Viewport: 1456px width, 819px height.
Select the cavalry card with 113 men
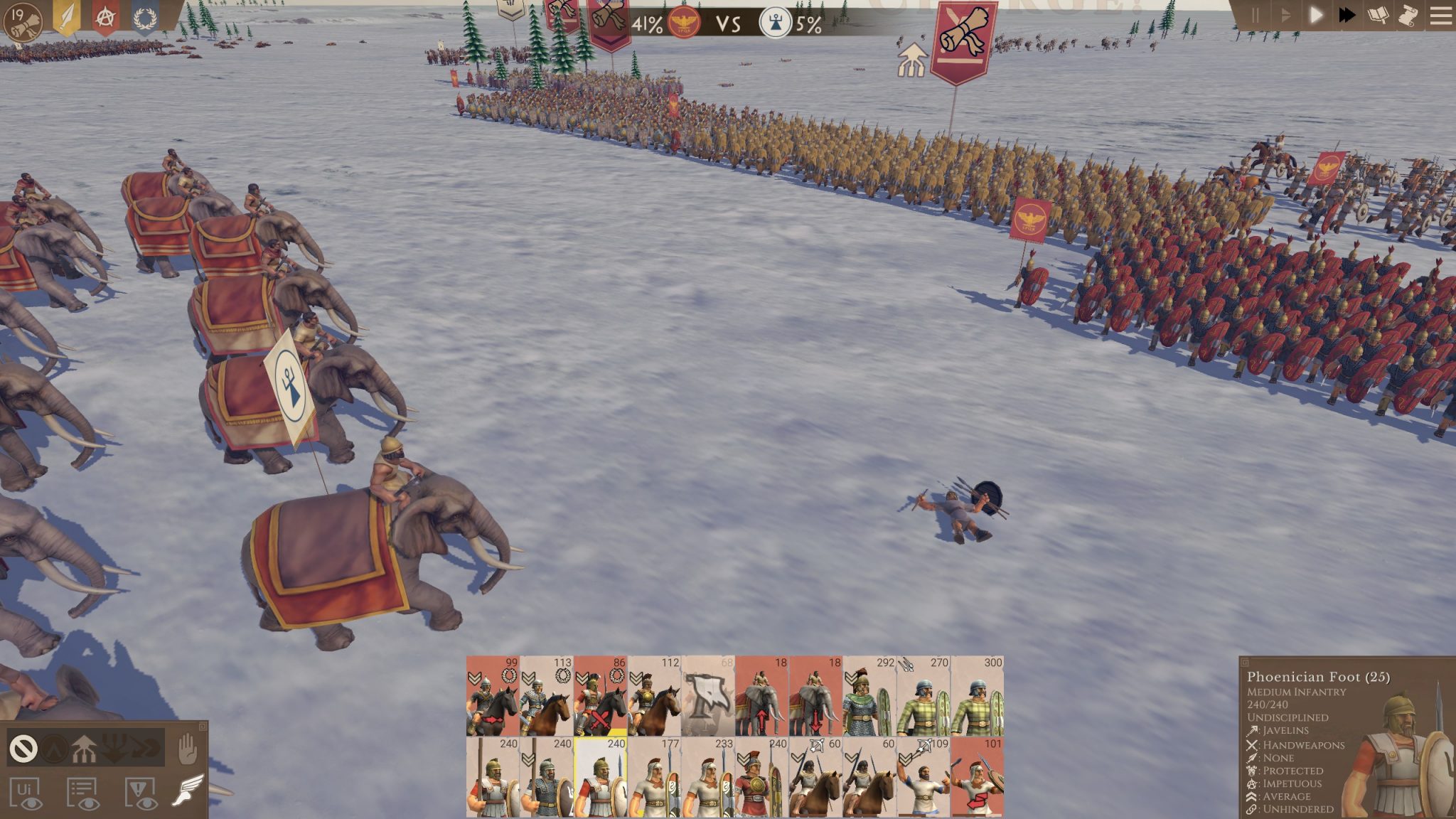coord(547,696)
